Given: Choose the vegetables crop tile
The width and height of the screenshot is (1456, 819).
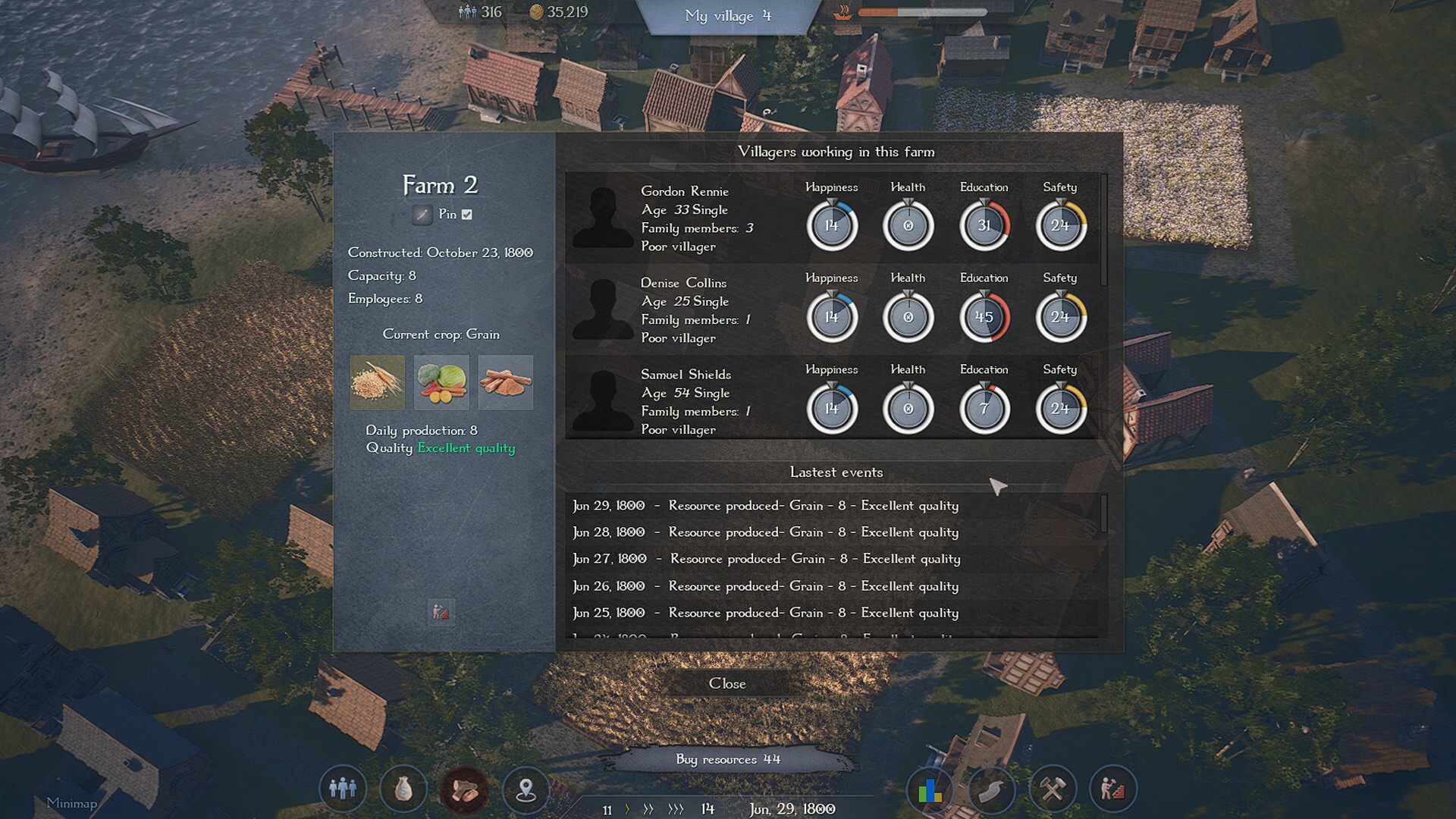Looking at the screenshot, I should point(441,382).
